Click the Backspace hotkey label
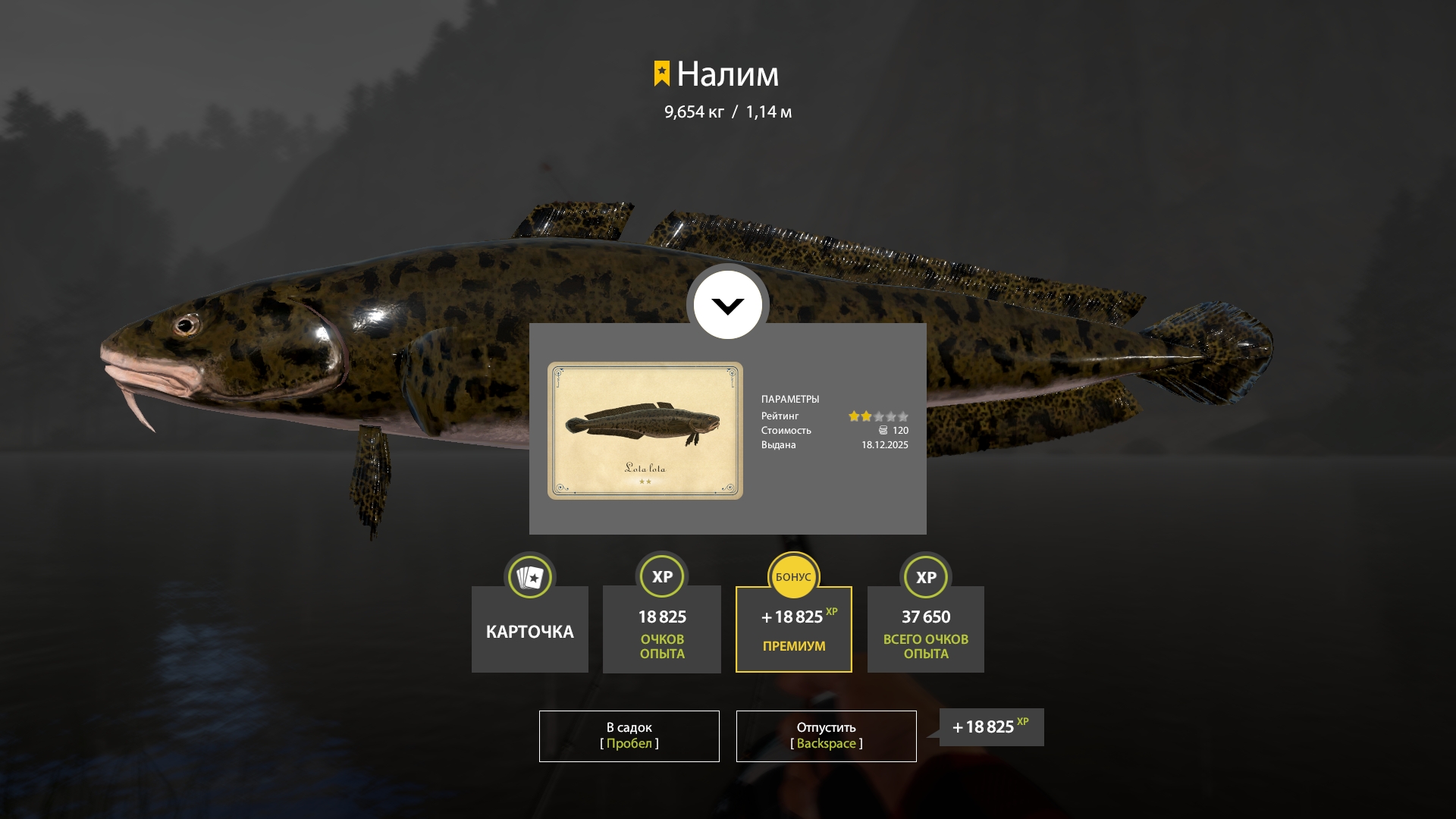The width and height of the screenshot is (1456, 819). pos(826,744)
